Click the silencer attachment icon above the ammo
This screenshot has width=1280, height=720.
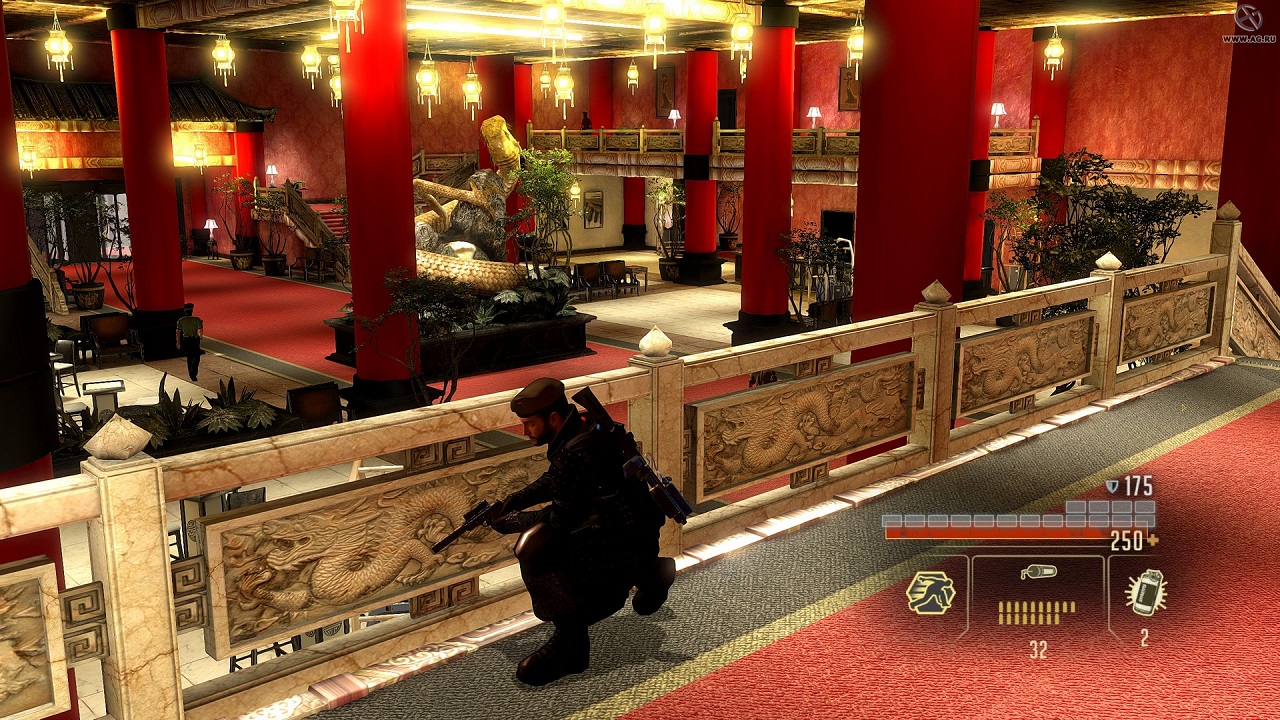[x=1038, y=572]
